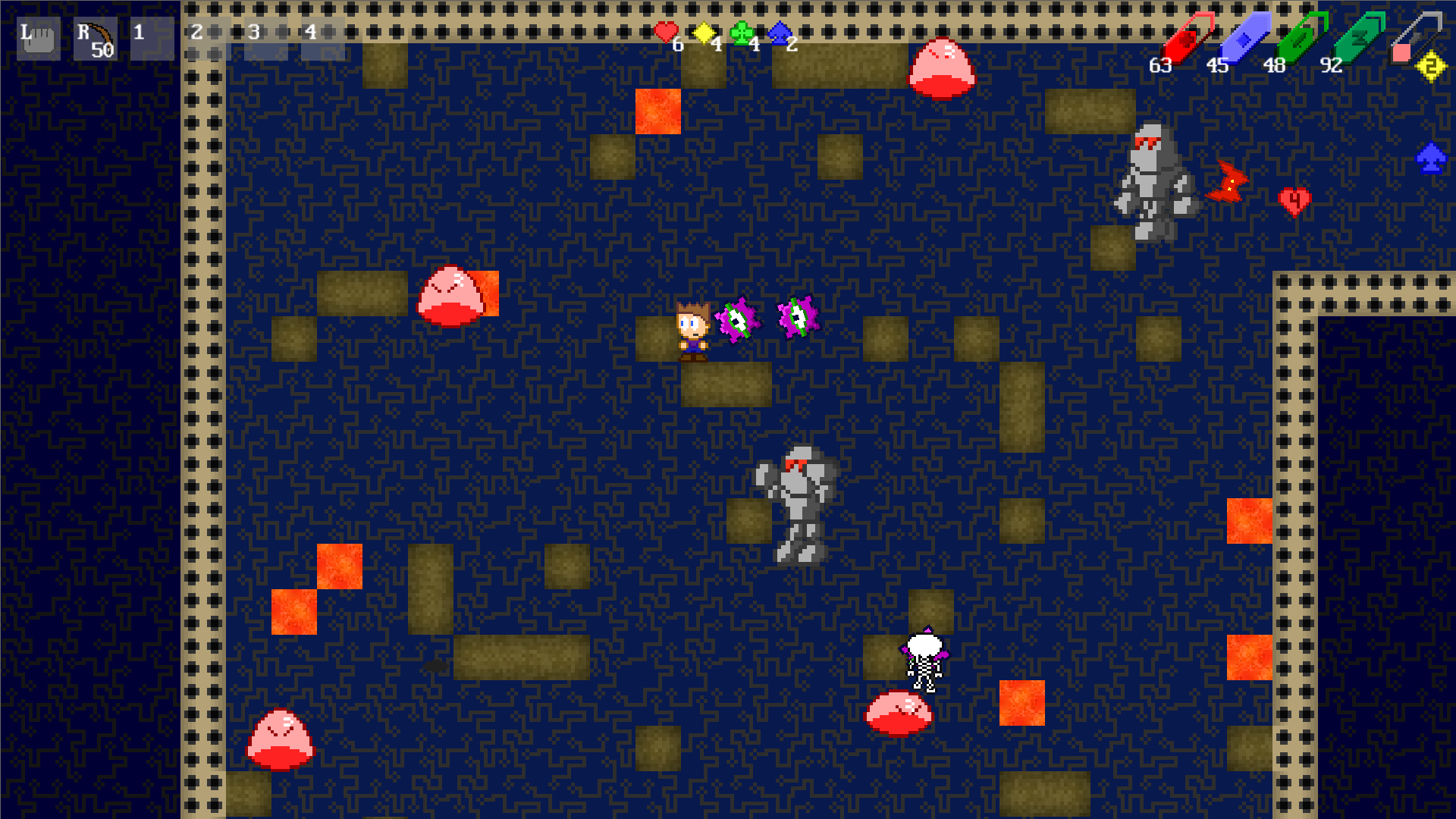The width and height of the screenshot is (1456, 819).
Task: Select the L-hand glove item slot
Action: (37, 38)
